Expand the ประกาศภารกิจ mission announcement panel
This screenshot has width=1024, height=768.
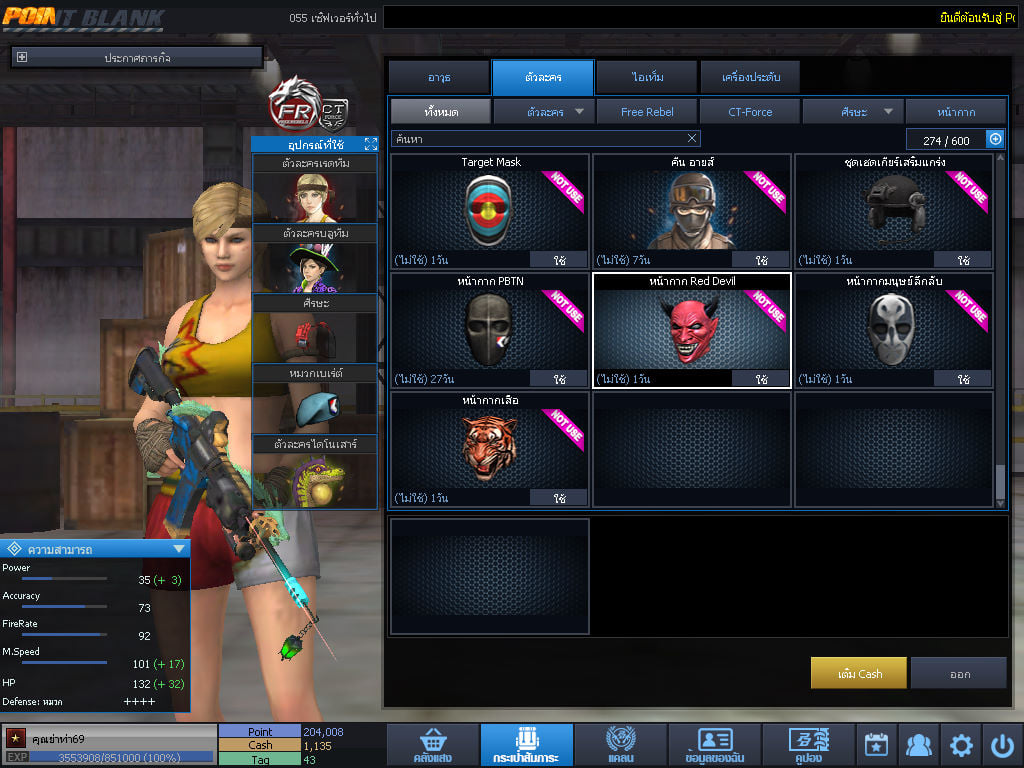pyautogui.click(x=22, y=58)
